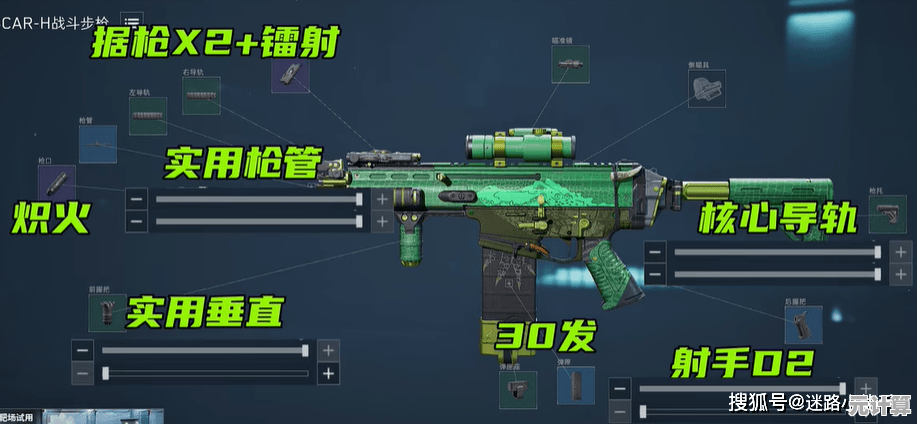
Task: Click the barrel's upper tuning slider track
Action: tap(257, 199)
